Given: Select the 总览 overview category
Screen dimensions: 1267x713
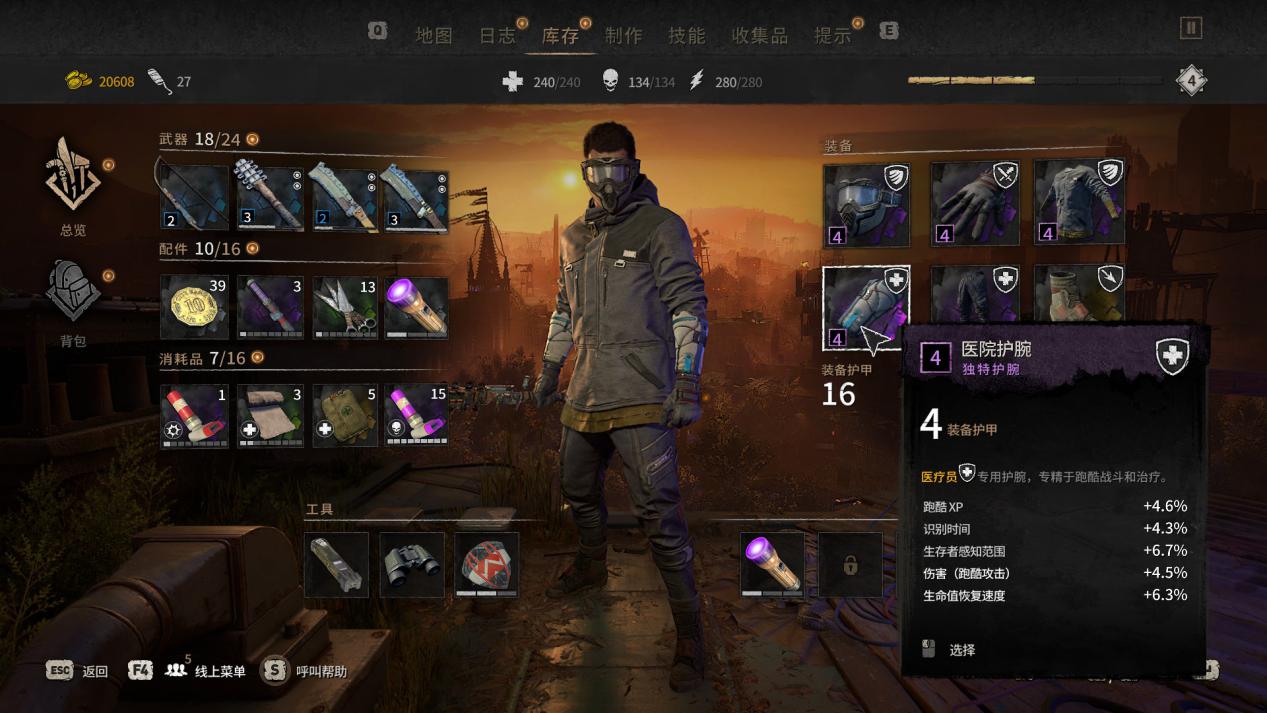Looking at the screenshot, I should point(73,184).
